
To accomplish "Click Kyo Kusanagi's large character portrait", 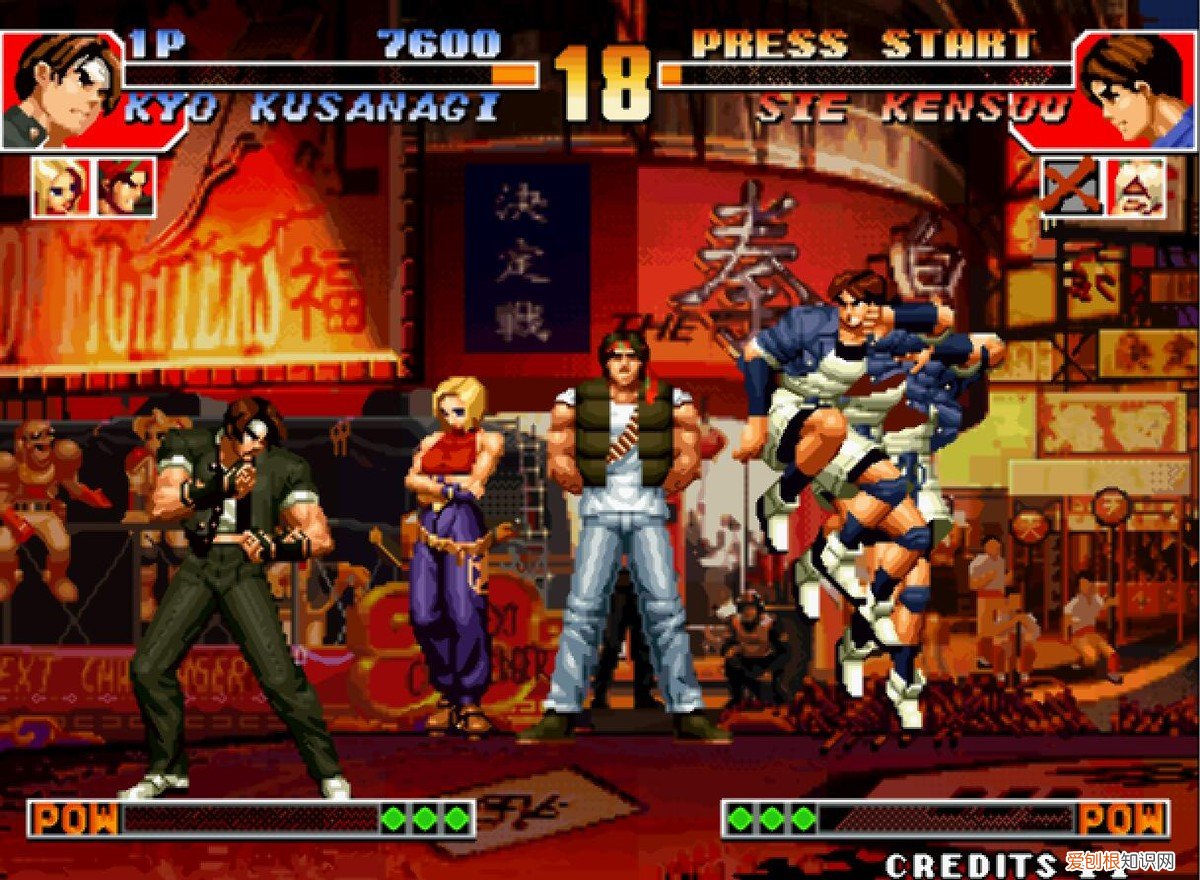I will pyautogui.click(x=60, y=90).
